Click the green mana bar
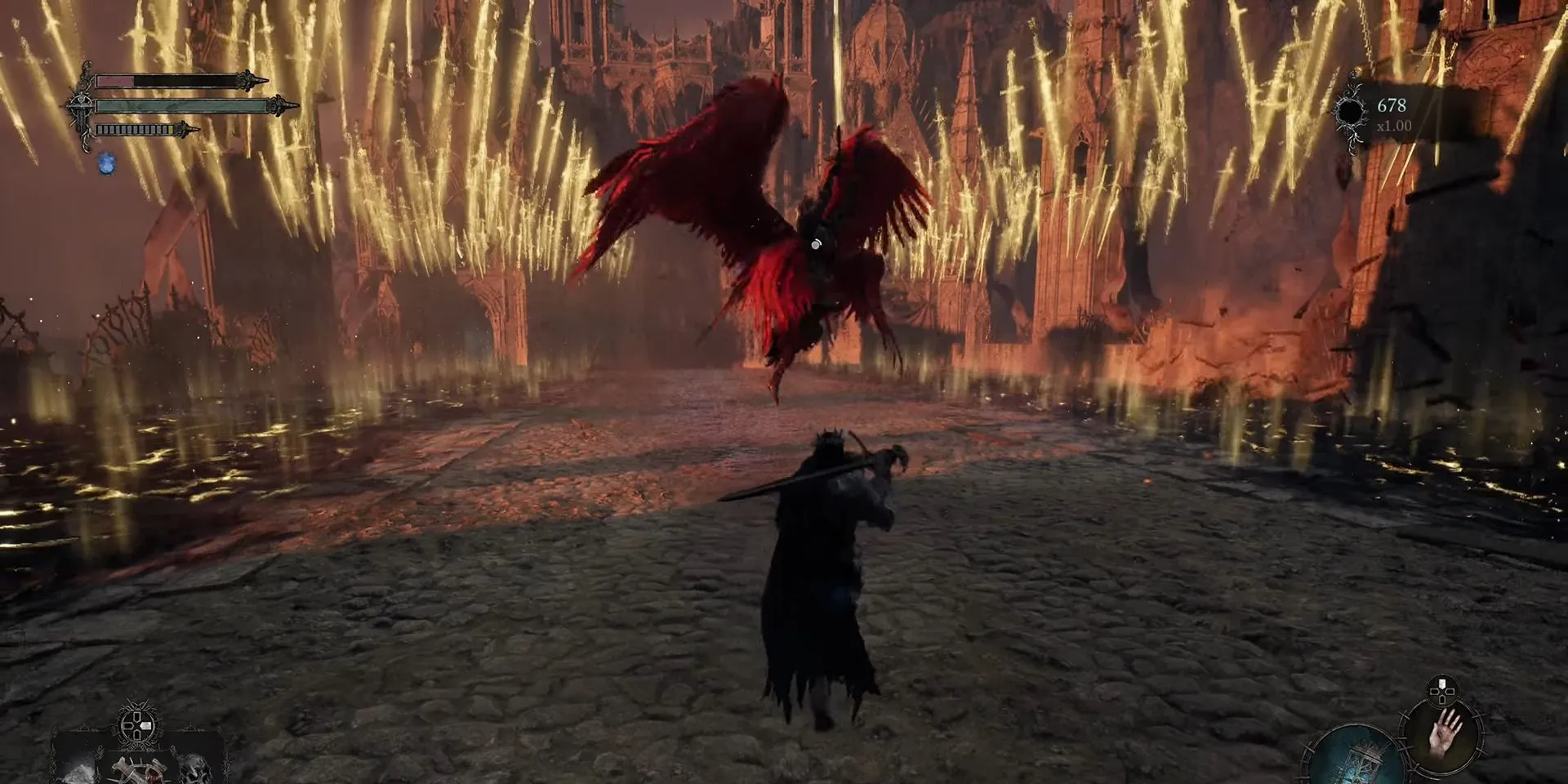Image resolution: width=1568 pixels, height=784 pixels. pyautogui.click(x=174, y=106)
